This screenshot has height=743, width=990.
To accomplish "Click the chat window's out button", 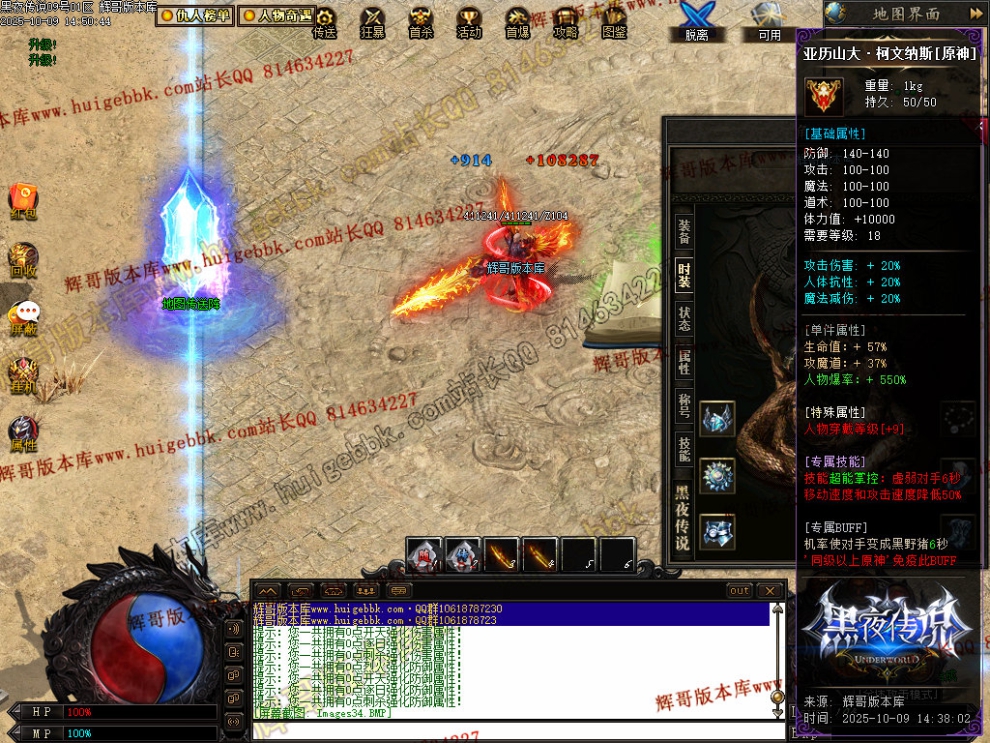I will 739,591.
